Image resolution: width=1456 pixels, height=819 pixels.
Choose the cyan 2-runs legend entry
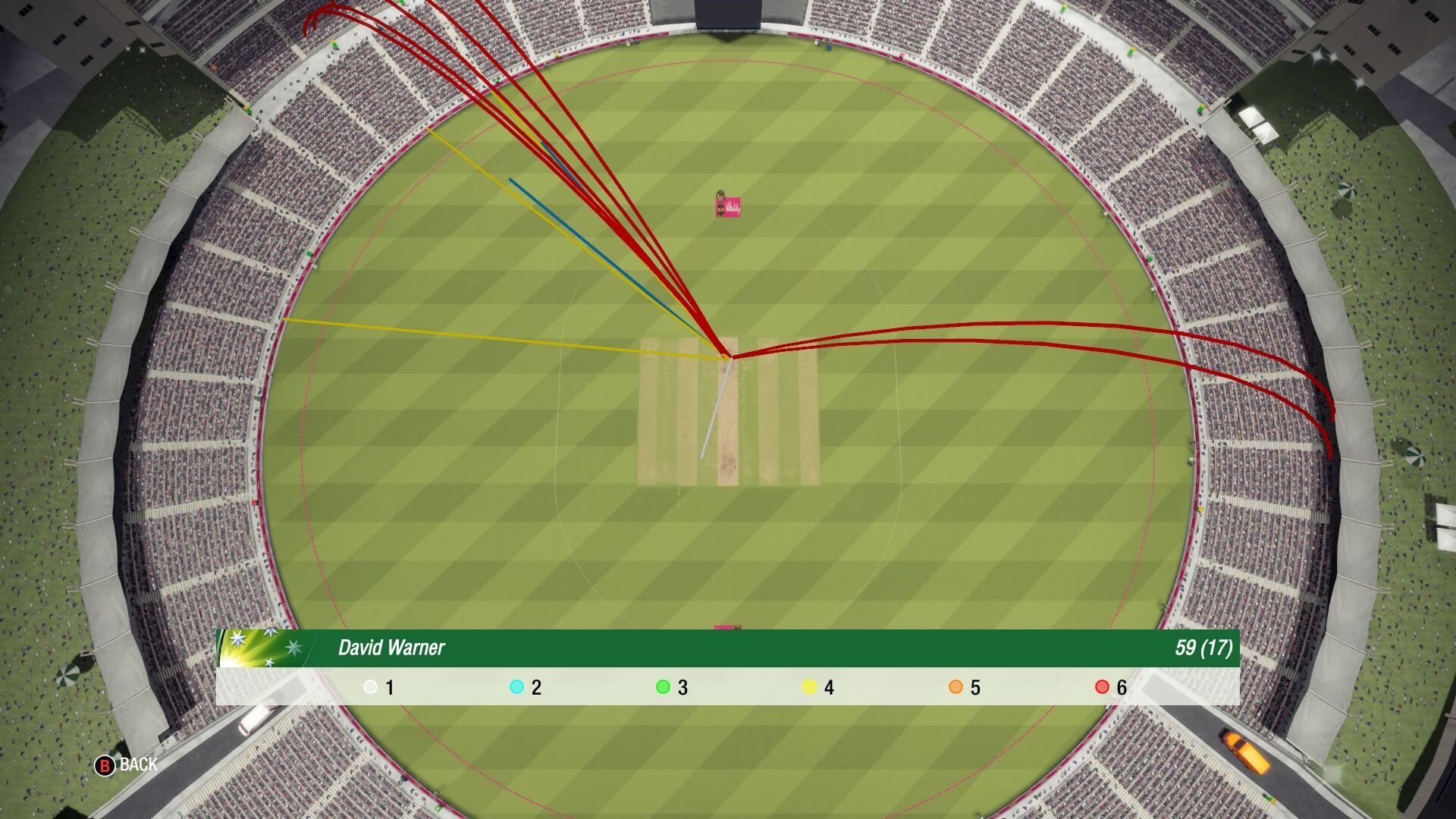point(525,687)
